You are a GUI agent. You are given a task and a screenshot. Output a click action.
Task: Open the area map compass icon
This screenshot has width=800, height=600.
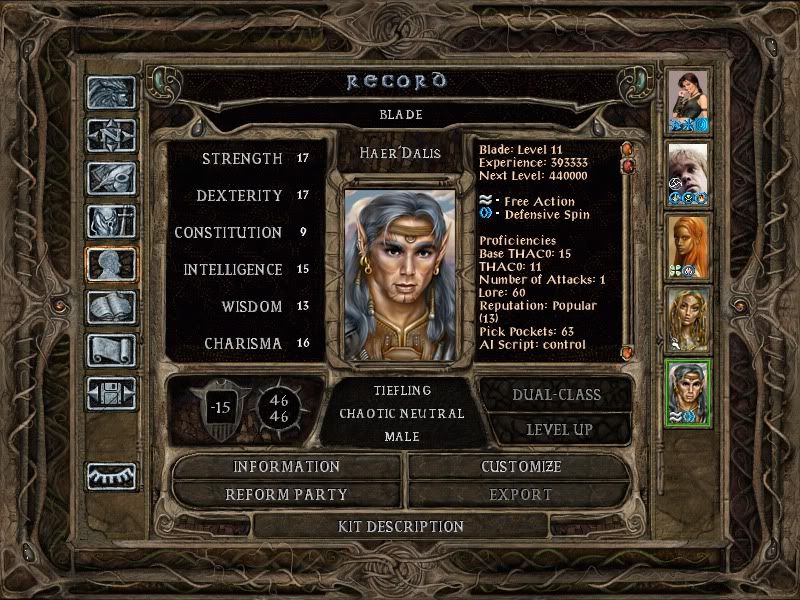tap(110, 135)
